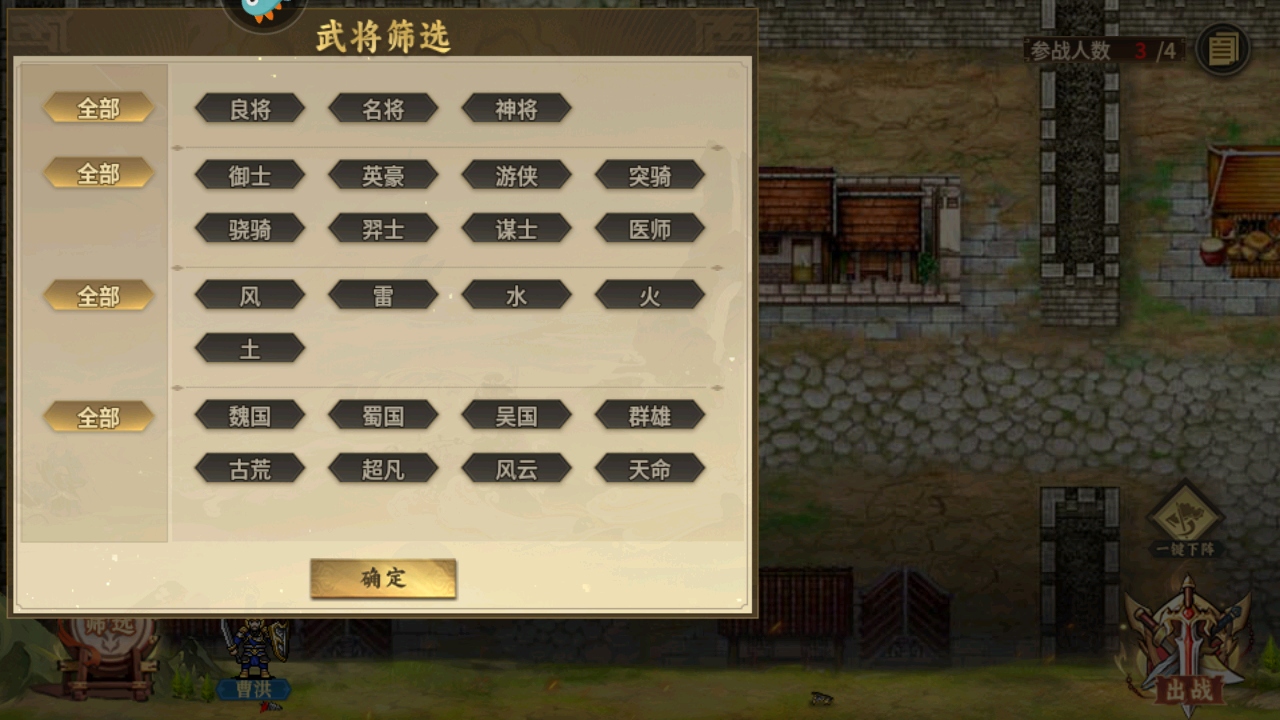Click the creature emblem atop the filter panel
Screen dimensions: 1280x720
262,12
